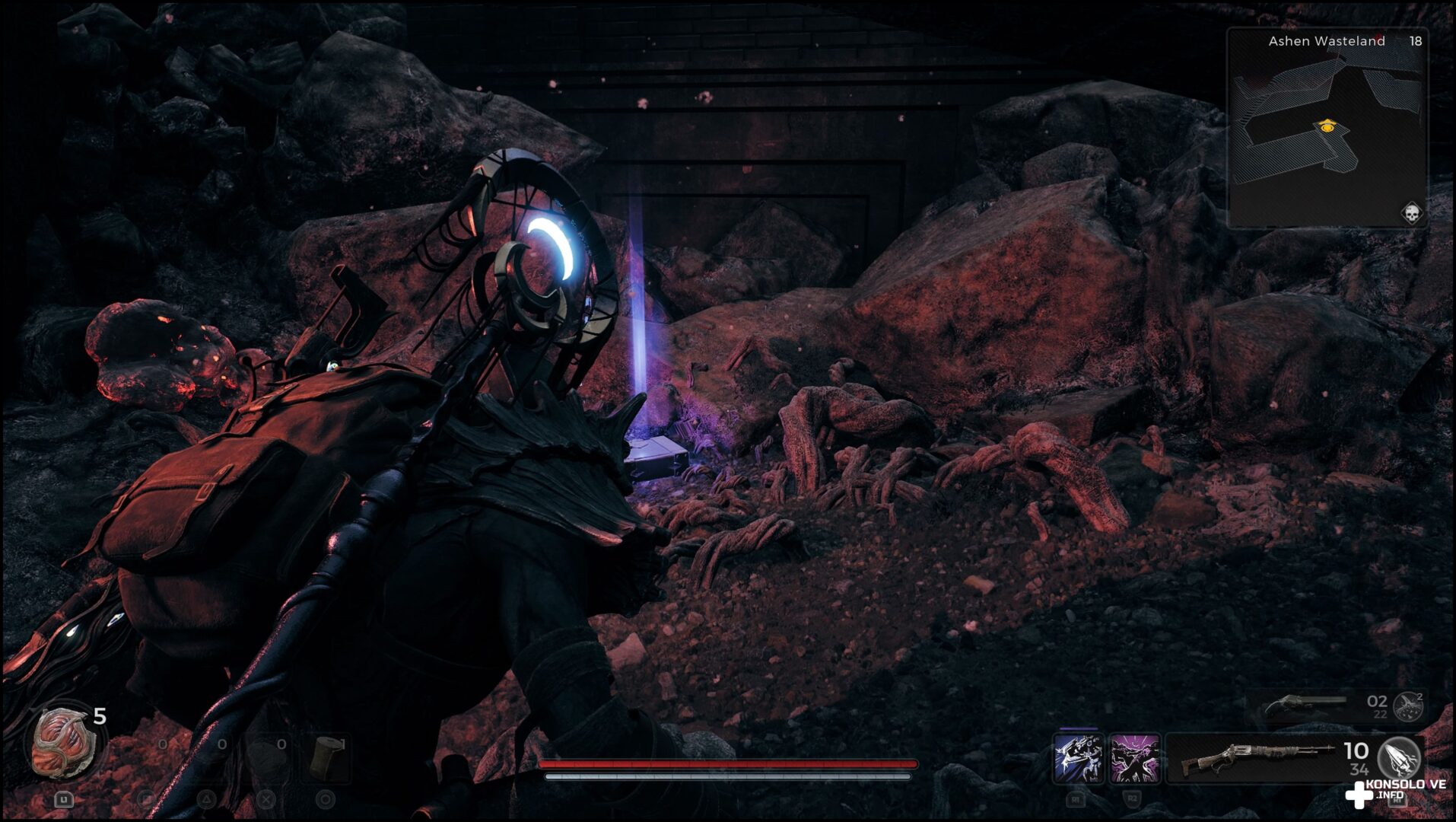
Task: Activate the purple archetype skill icon
Action: [1134, 759]
